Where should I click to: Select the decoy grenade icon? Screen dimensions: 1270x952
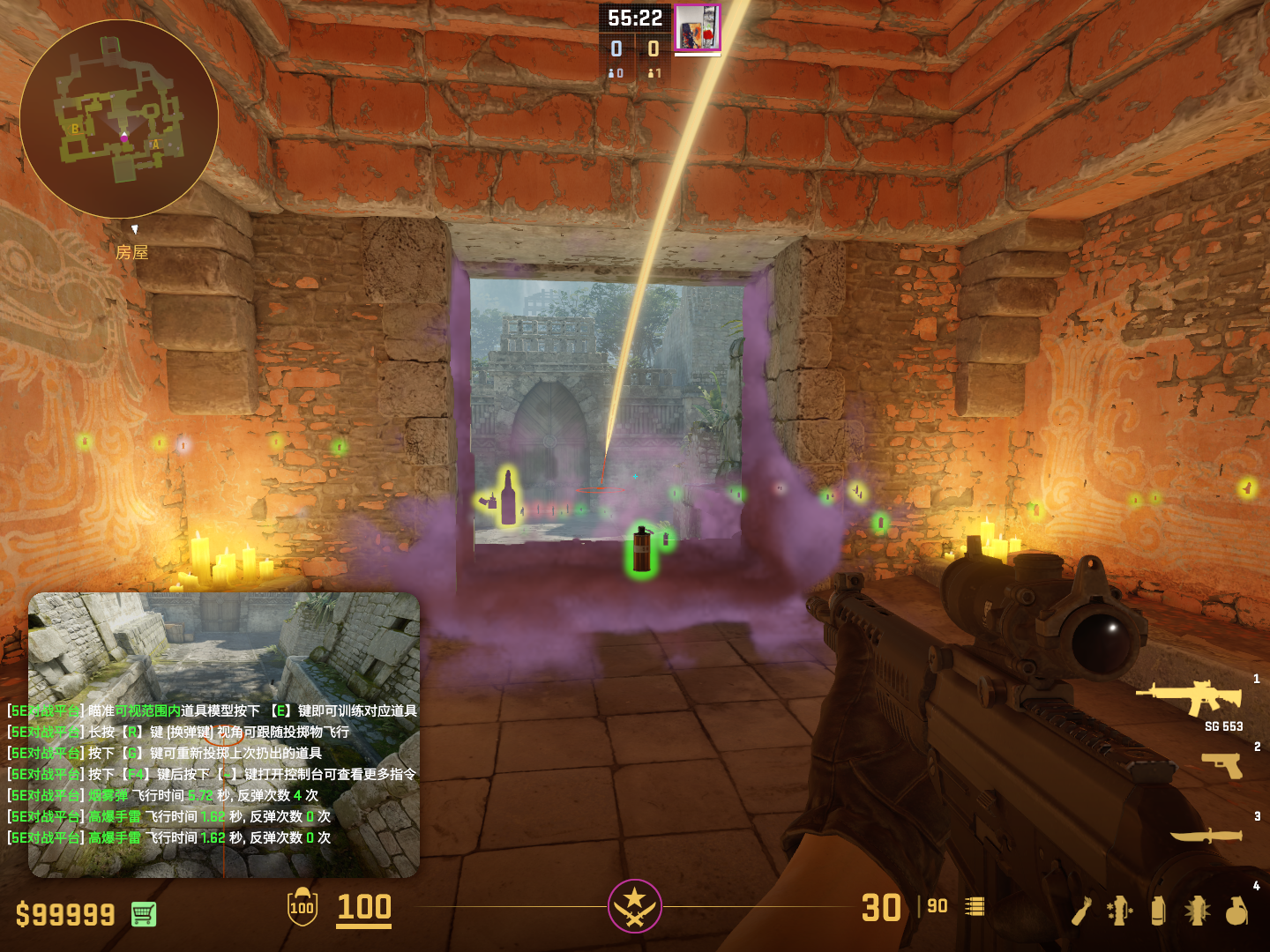point(1119,911)
